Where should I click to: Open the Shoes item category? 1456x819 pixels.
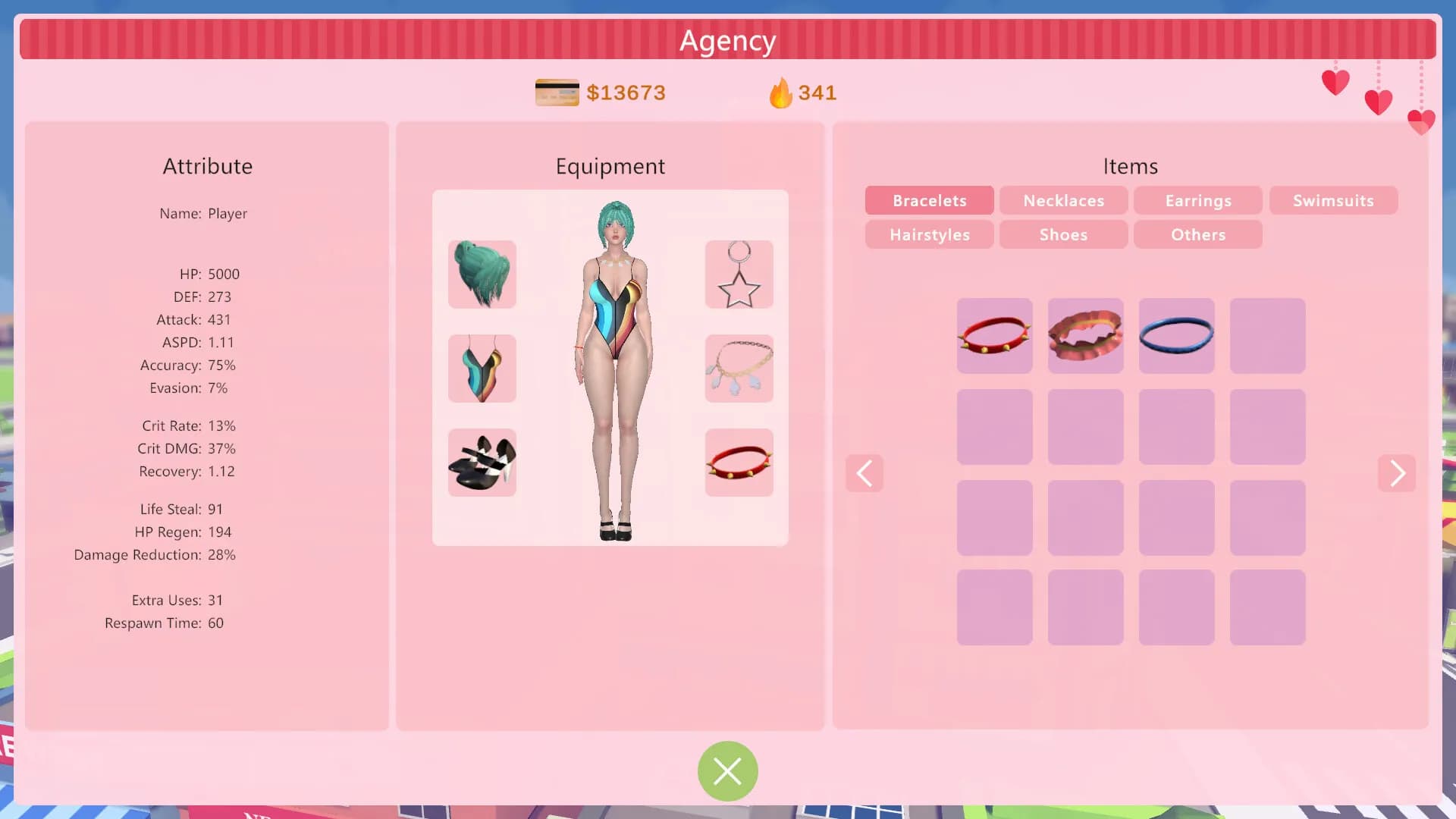(x=1063, y=234)
